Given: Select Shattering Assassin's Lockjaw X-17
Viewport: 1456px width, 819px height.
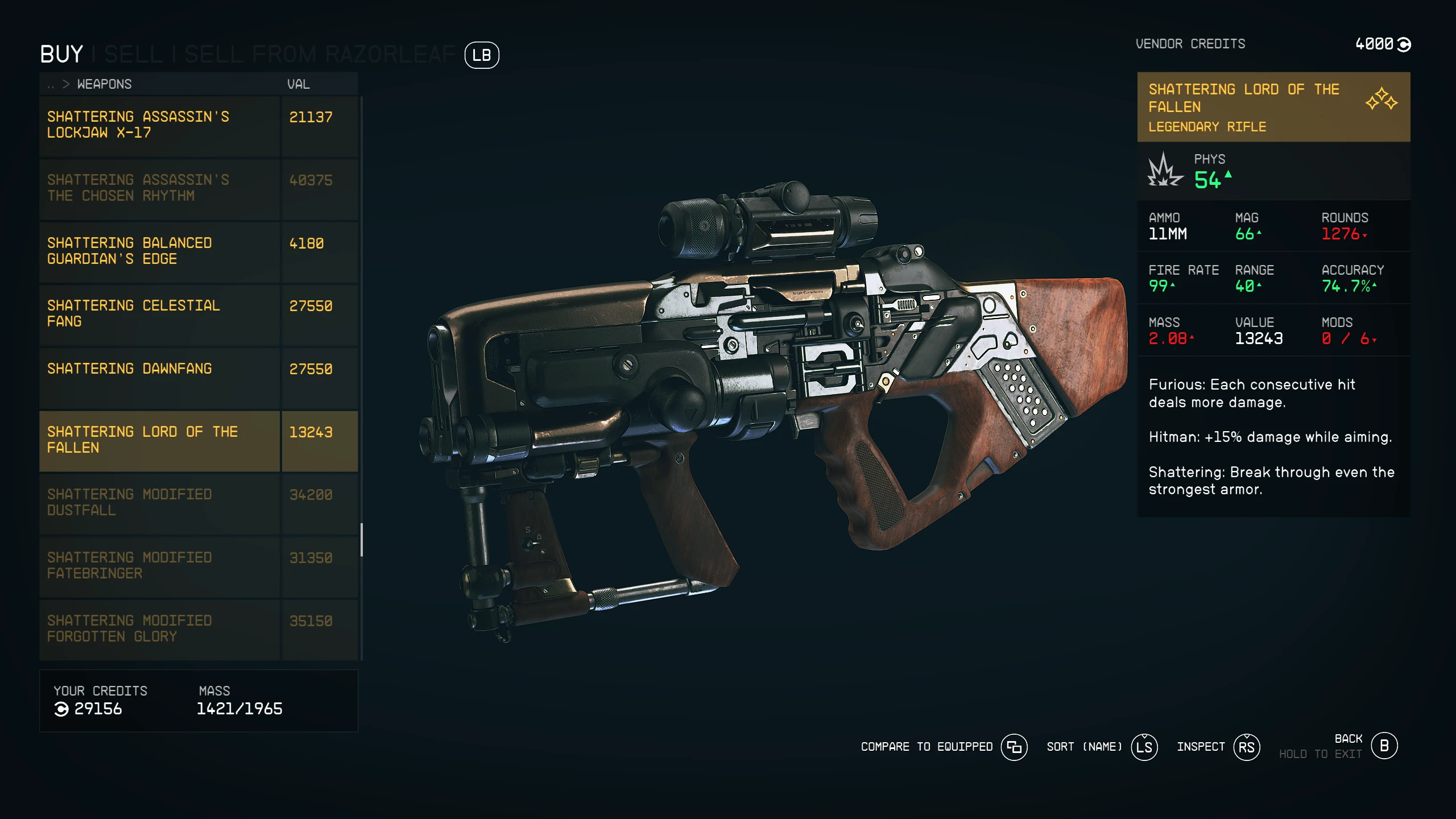Looking at the screenshot, I should (159, 125).
